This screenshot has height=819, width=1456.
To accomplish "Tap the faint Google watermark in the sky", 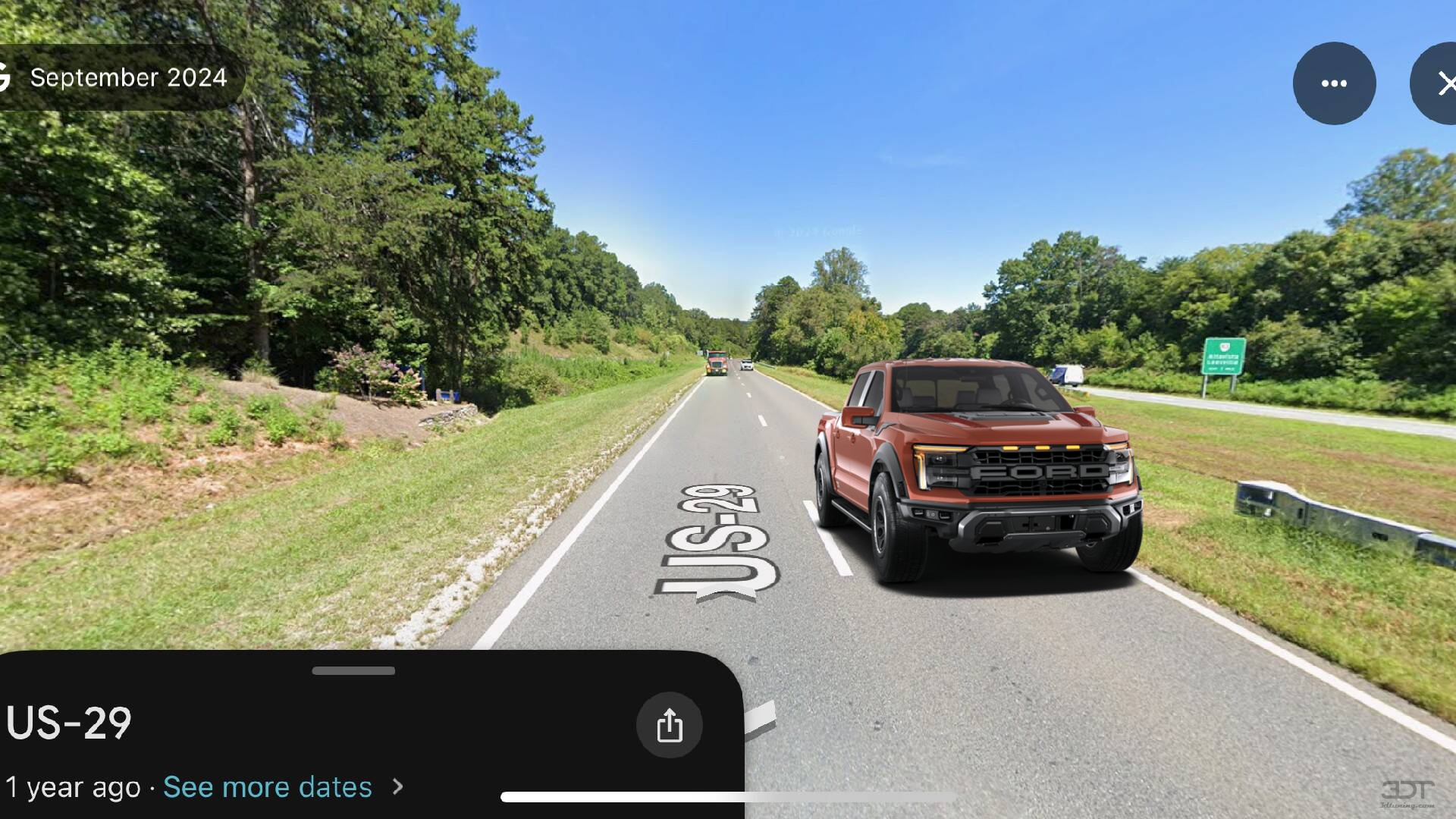I will tap(819, 230).
